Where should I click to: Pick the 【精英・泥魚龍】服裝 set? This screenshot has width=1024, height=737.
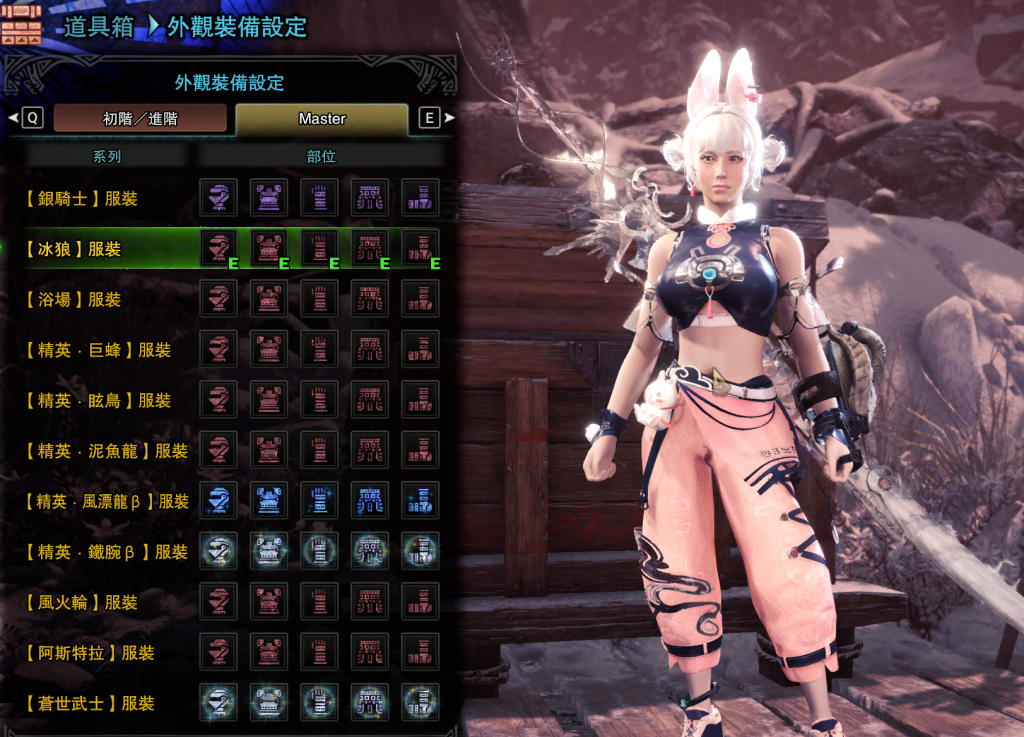point(105,451)
